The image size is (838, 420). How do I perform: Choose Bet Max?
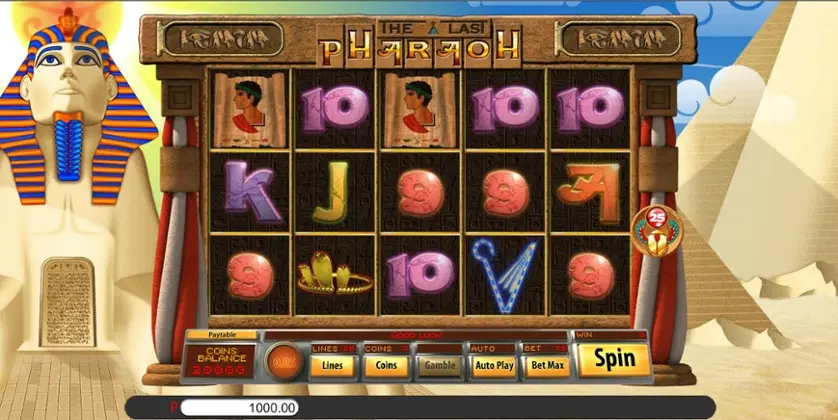[x=546, y=365]
